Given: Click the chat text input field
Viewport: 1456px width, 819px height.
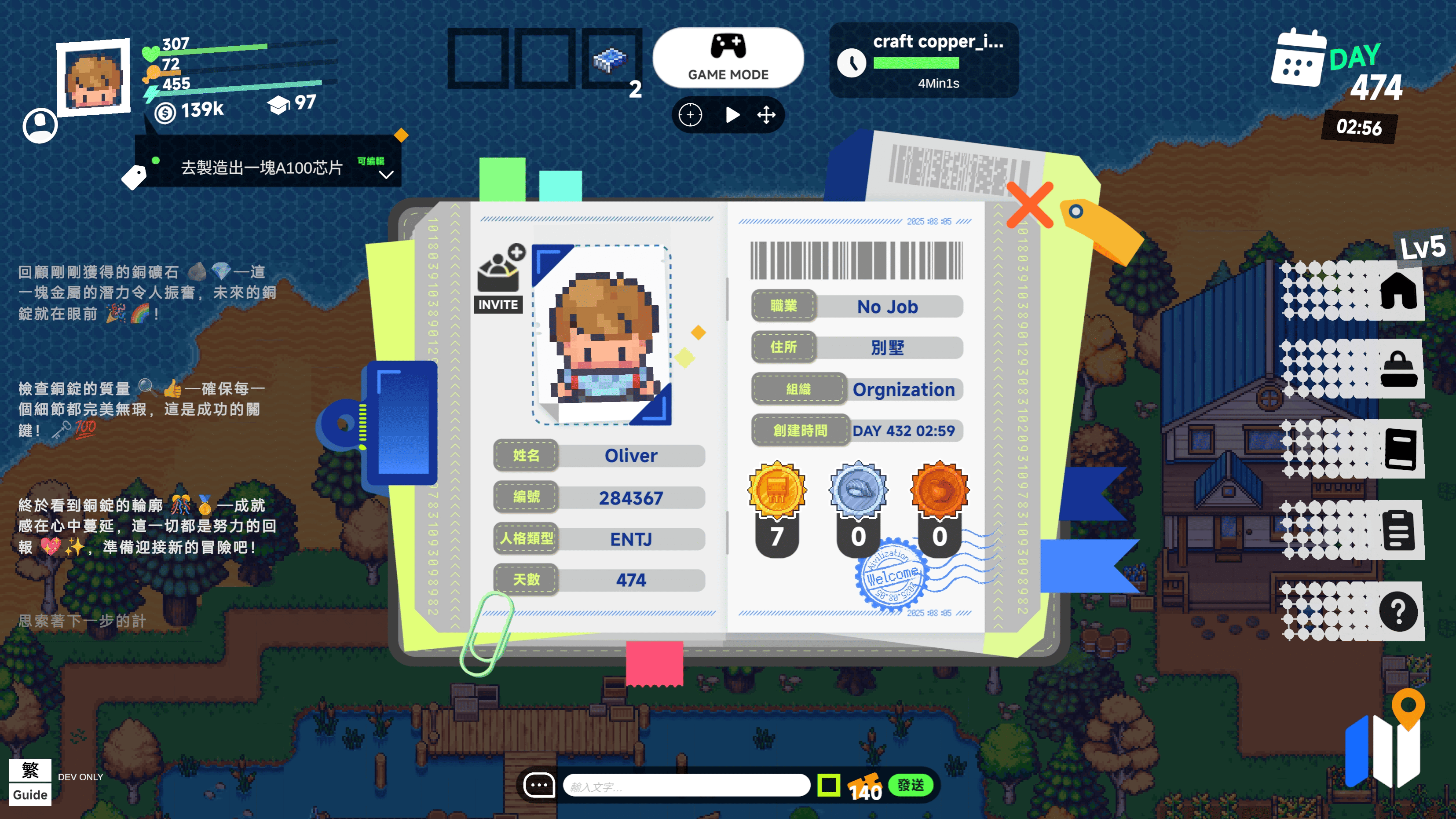Looking at the screenshot, I should tap(686, 786).
